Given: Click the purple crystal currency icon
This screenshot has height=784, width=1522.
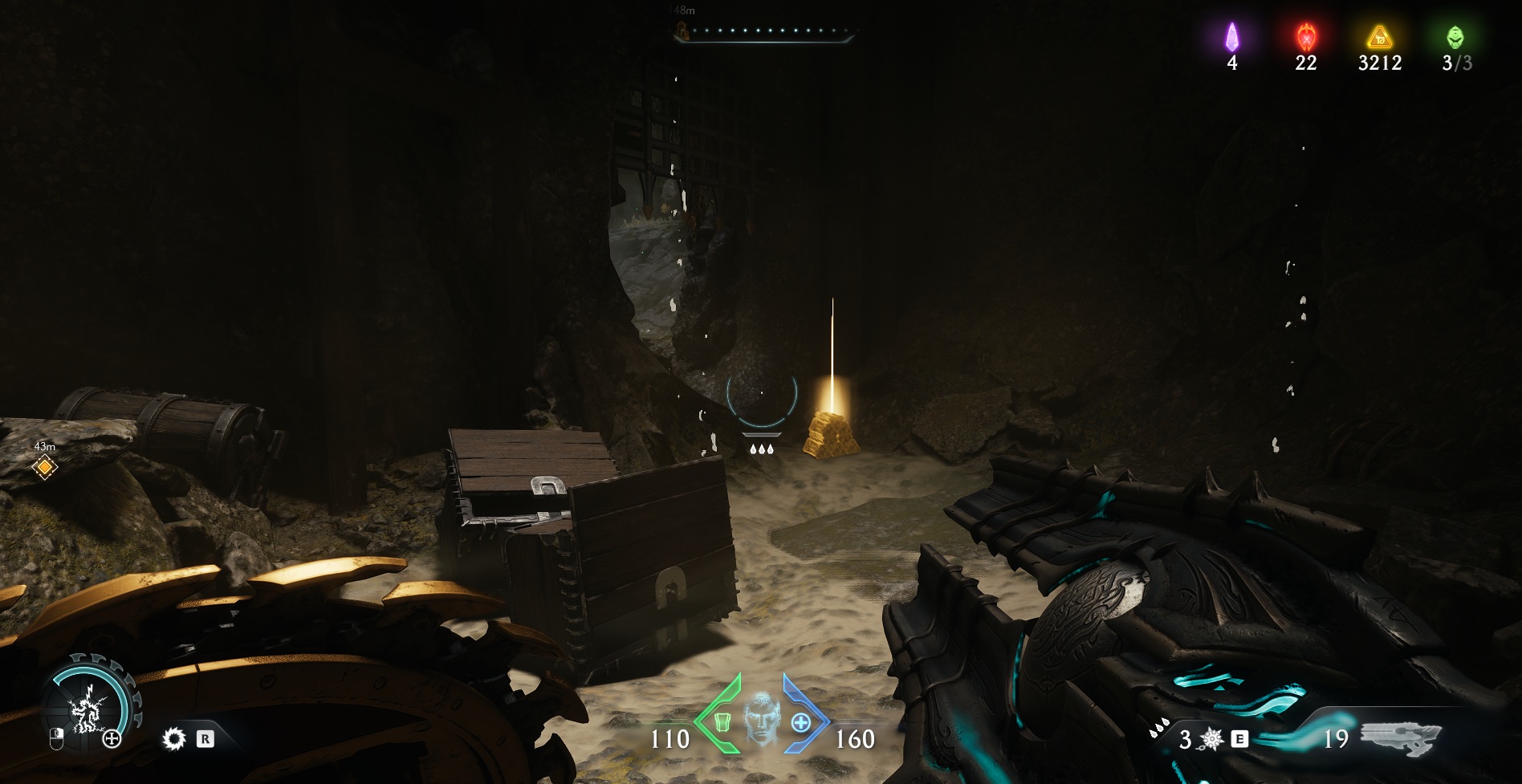Looking at the screenshot, I should (1231, 37).
